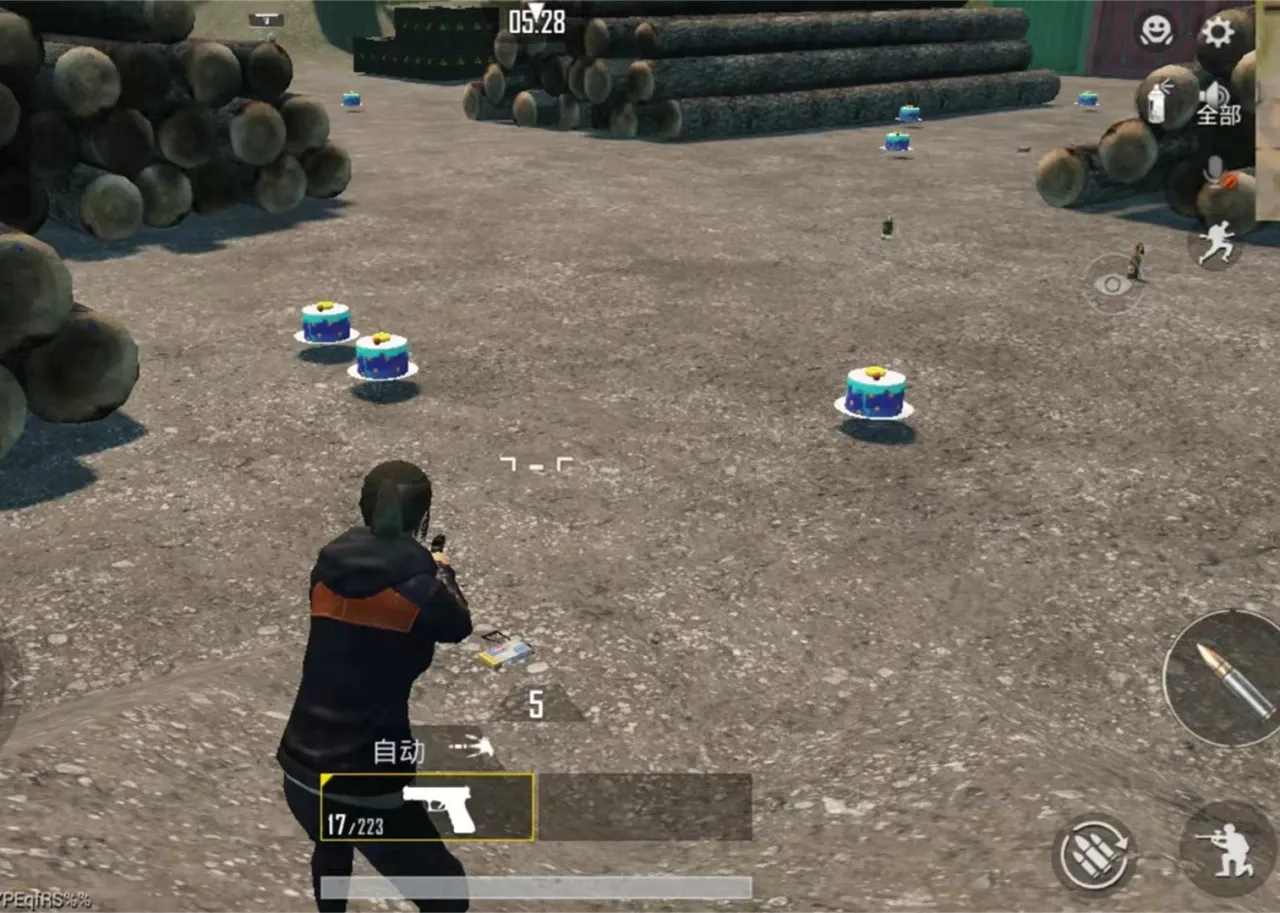
Task: Toggle the 全部 speaker voice channel
Action: (1217, 104)
